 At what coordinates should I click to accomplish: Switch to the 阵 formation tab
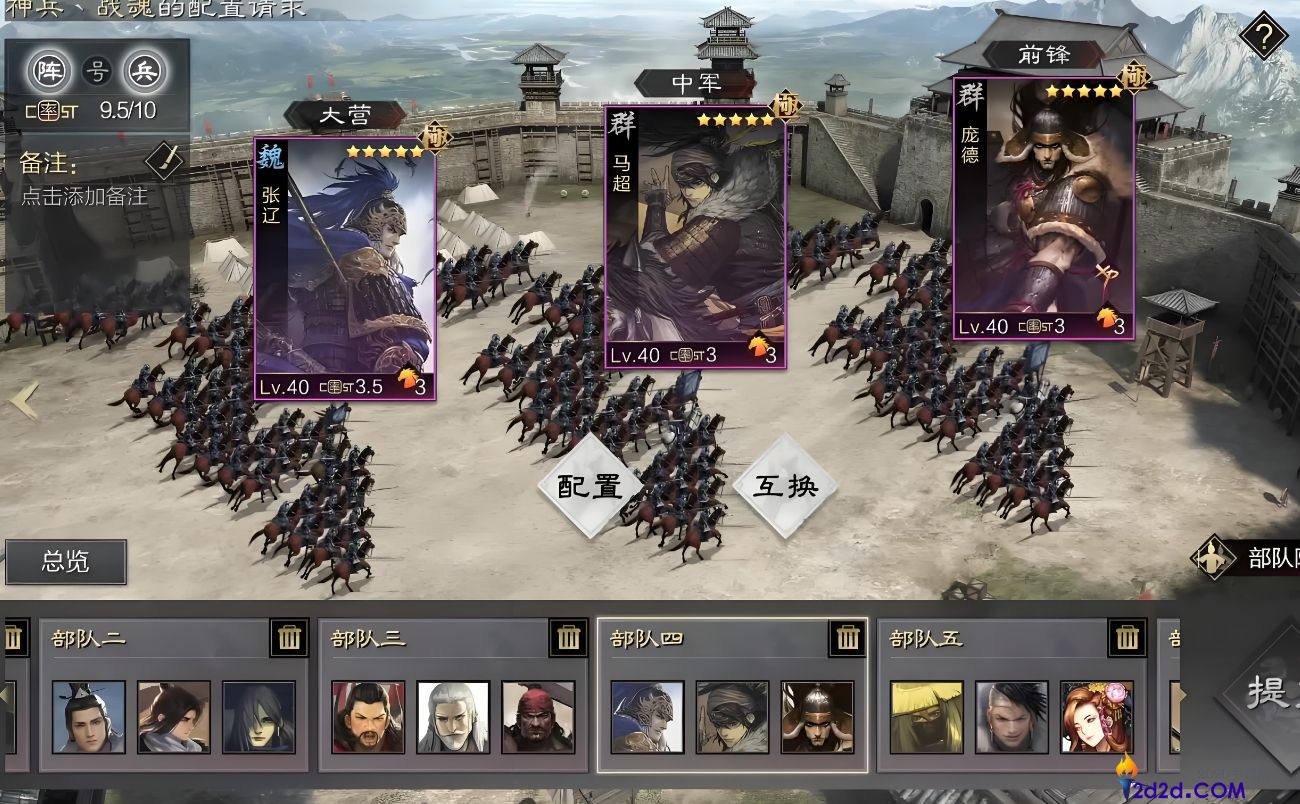[47, 71]
